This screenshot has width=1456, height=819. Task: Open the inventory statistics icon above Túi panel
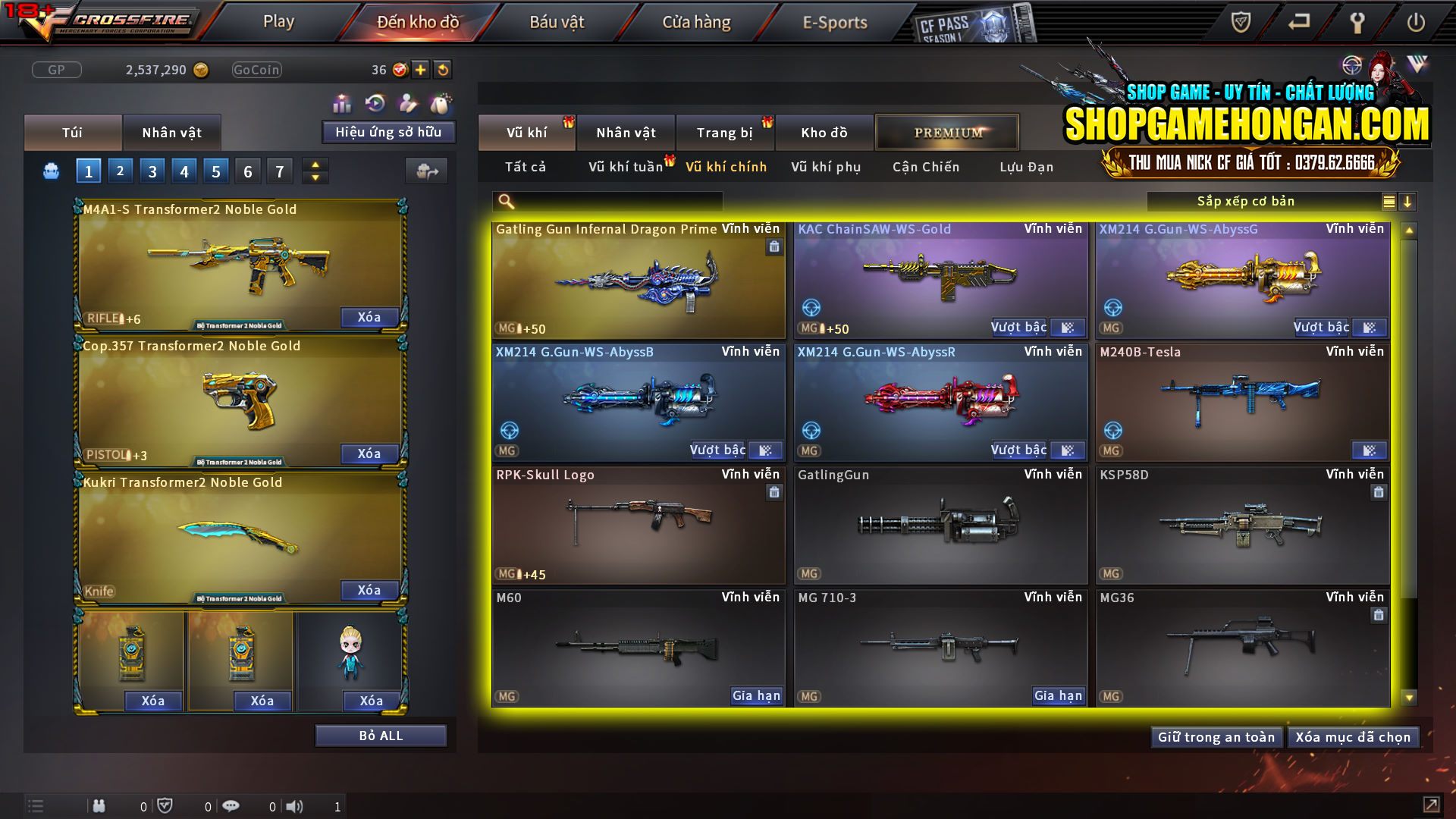pos(342,102)
